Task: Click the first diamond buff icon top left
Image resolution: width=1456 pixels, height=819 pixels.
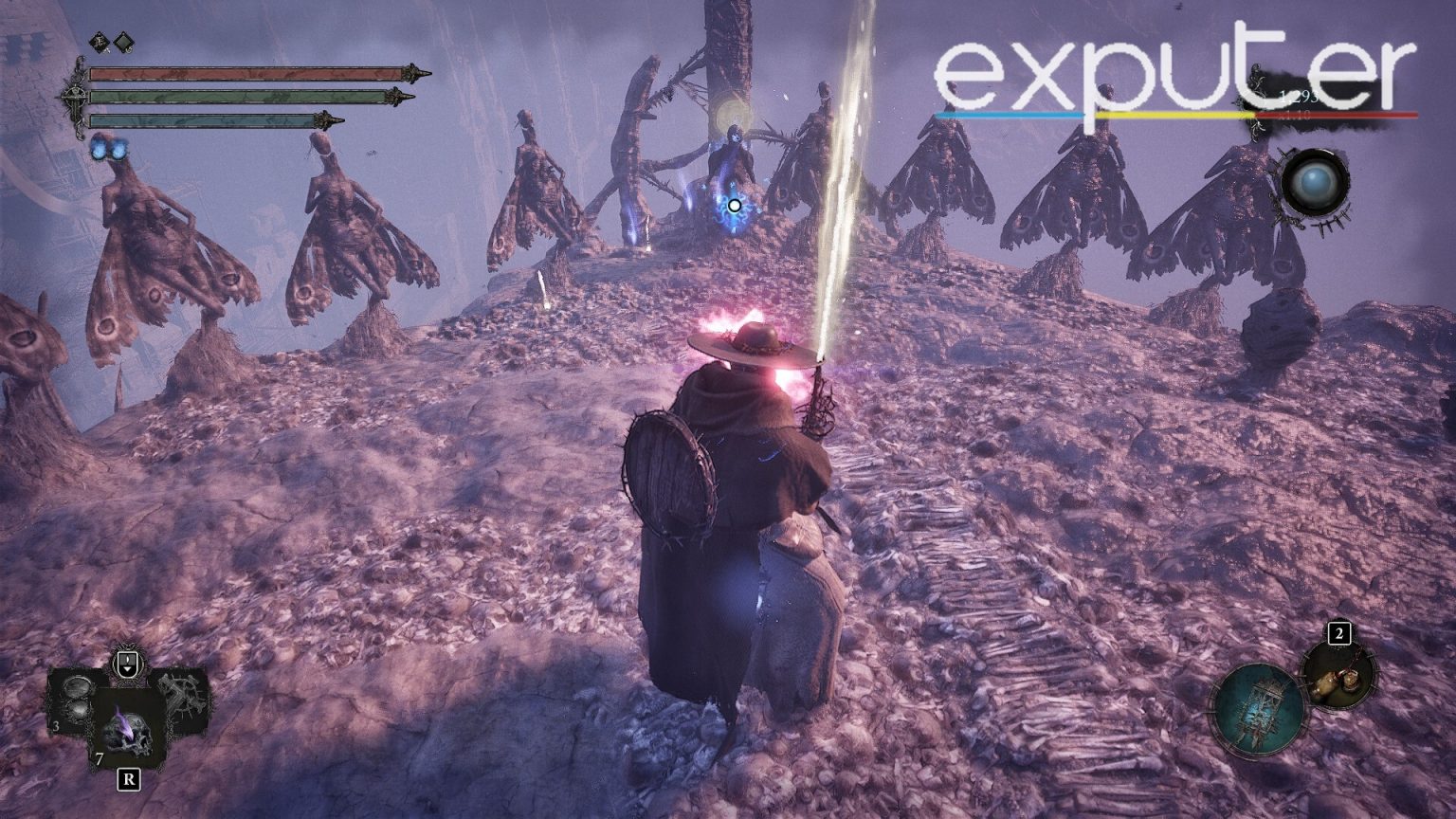Action: (99, 41)
